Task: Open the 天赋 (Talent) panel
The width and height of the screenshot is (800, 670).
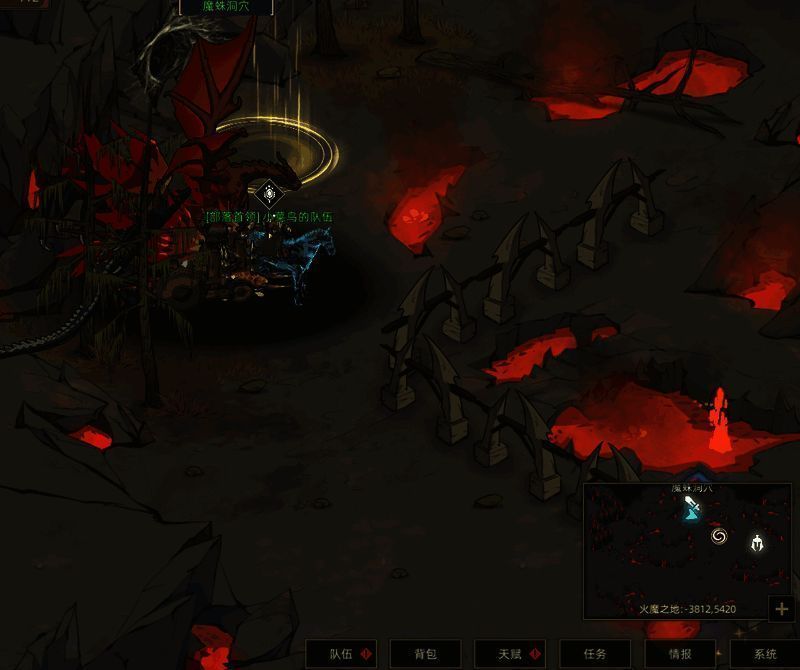Action: 510,654
